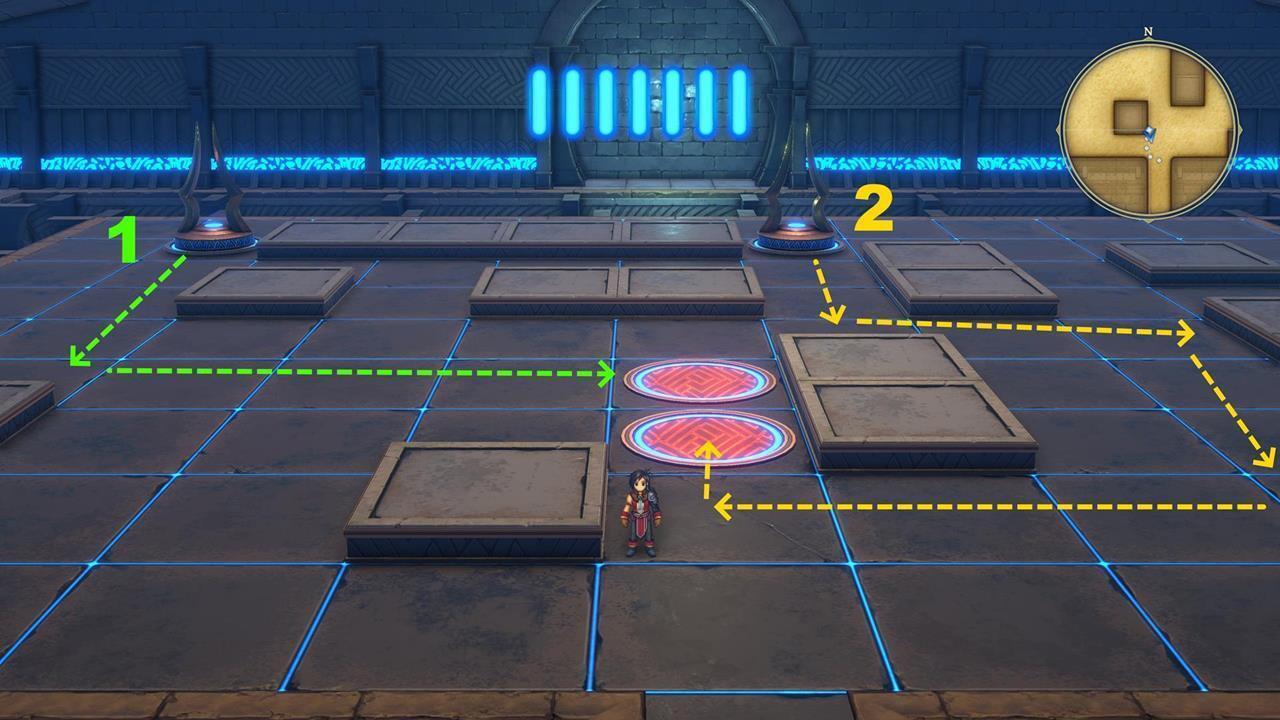Viewport: 1280px width, 720px height.
Task: Click the N compass marker above the minimap
Action: [1146, 34]
